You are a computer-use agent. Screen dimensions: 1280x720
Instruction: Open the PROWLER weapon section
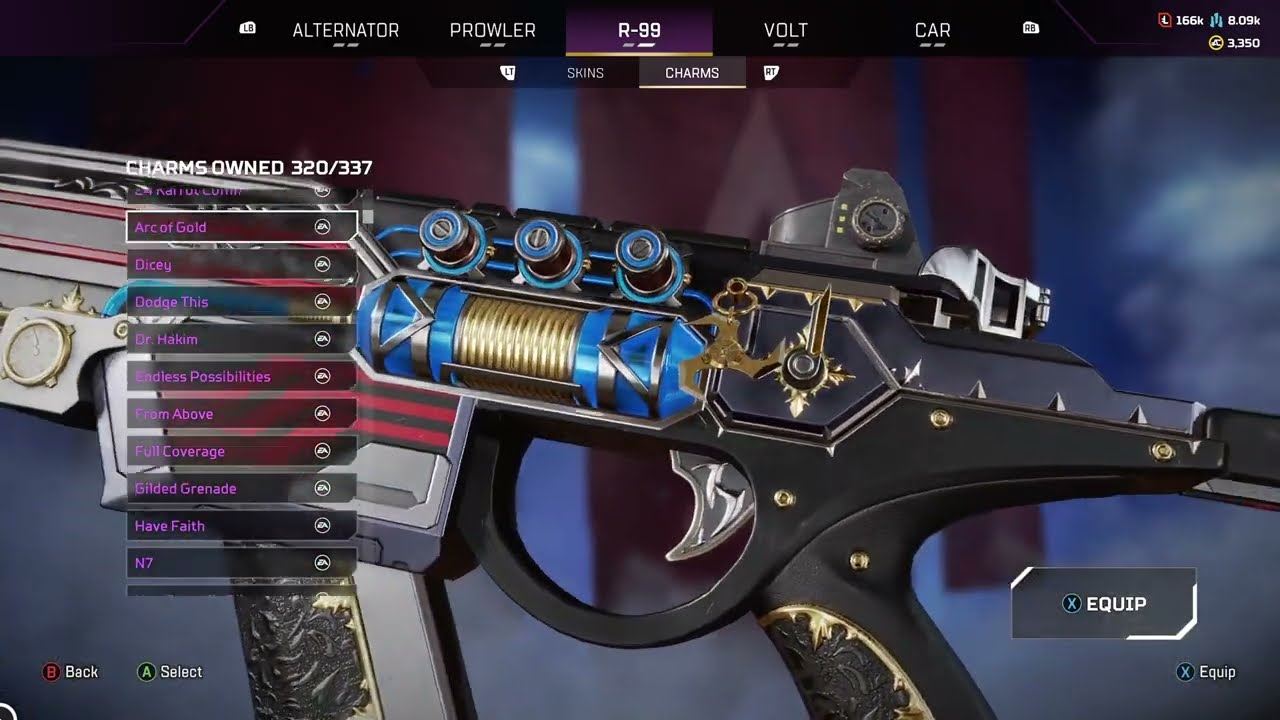click(x=491, y=30)
